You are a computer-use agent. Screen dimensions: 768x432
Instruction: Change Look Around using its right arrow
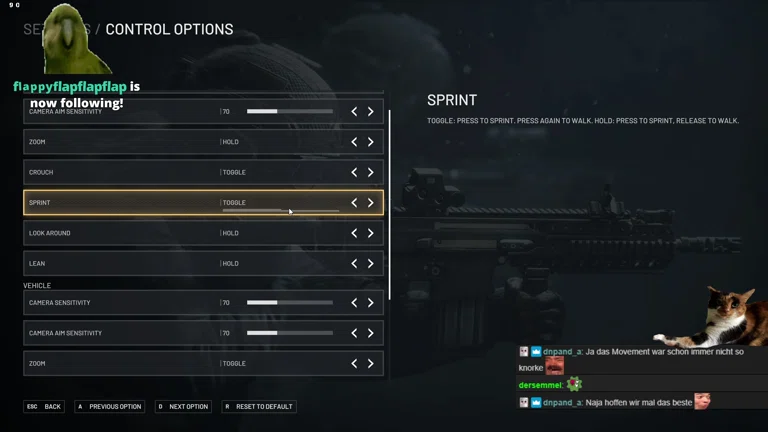pos(371,233)
